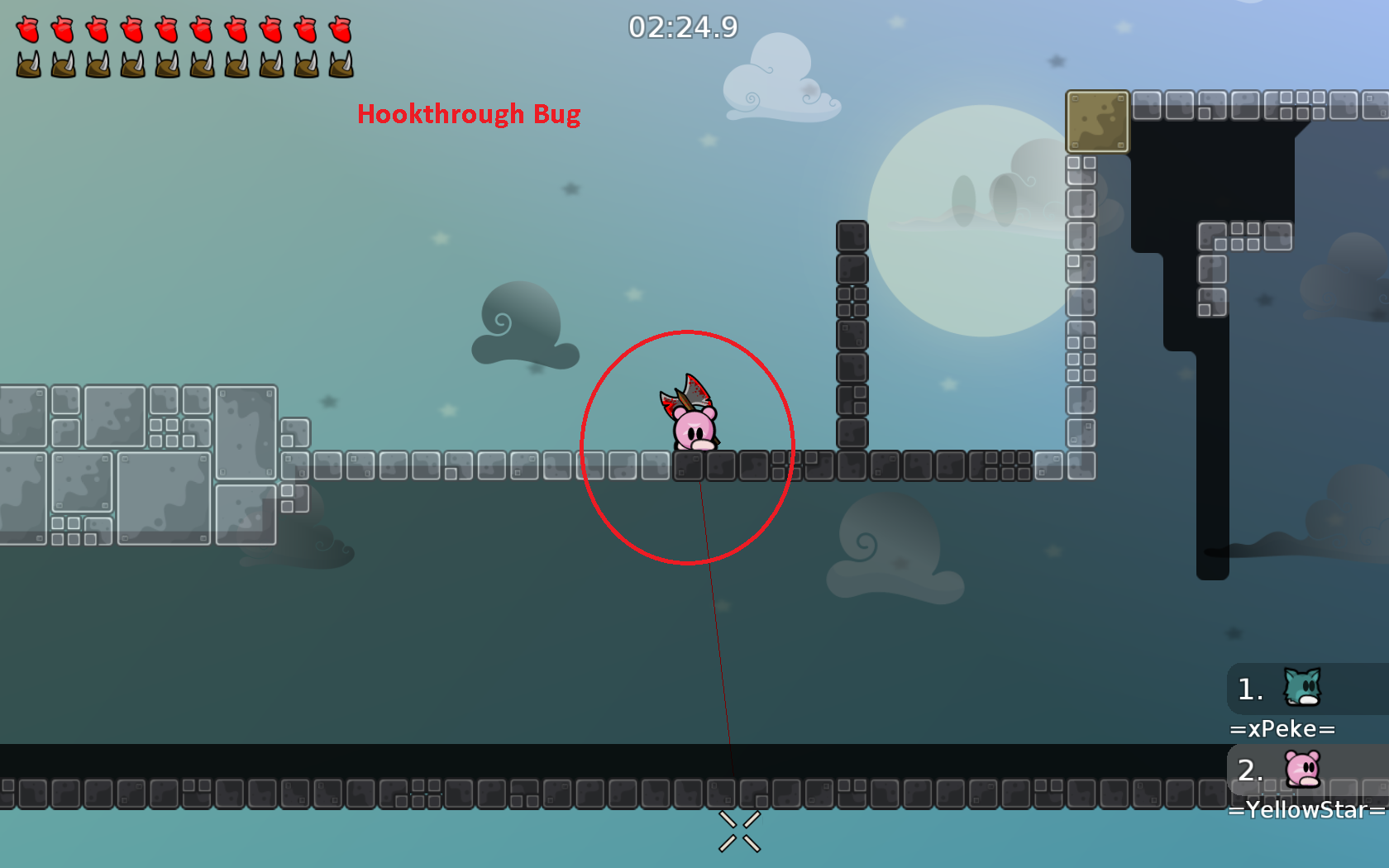
Task: Click the player name =YellowStar=
Action: pyautogui.click(x=1301, y=811)
